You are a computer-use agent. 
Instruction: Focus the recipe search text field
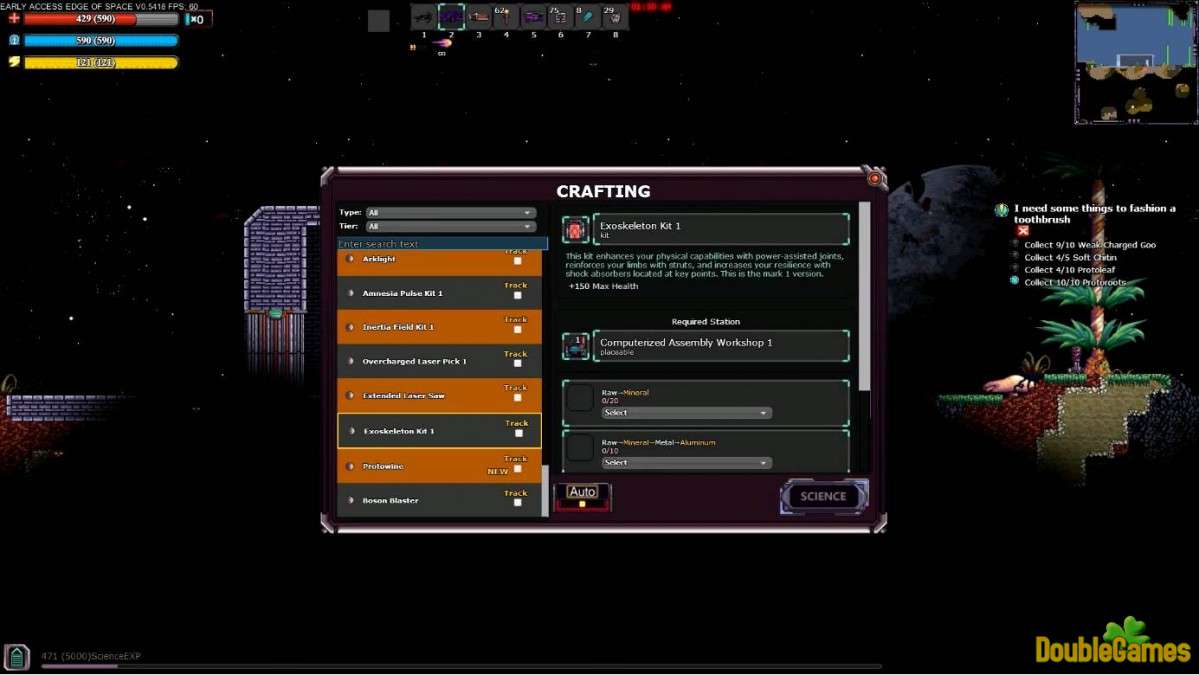(442, 244)
